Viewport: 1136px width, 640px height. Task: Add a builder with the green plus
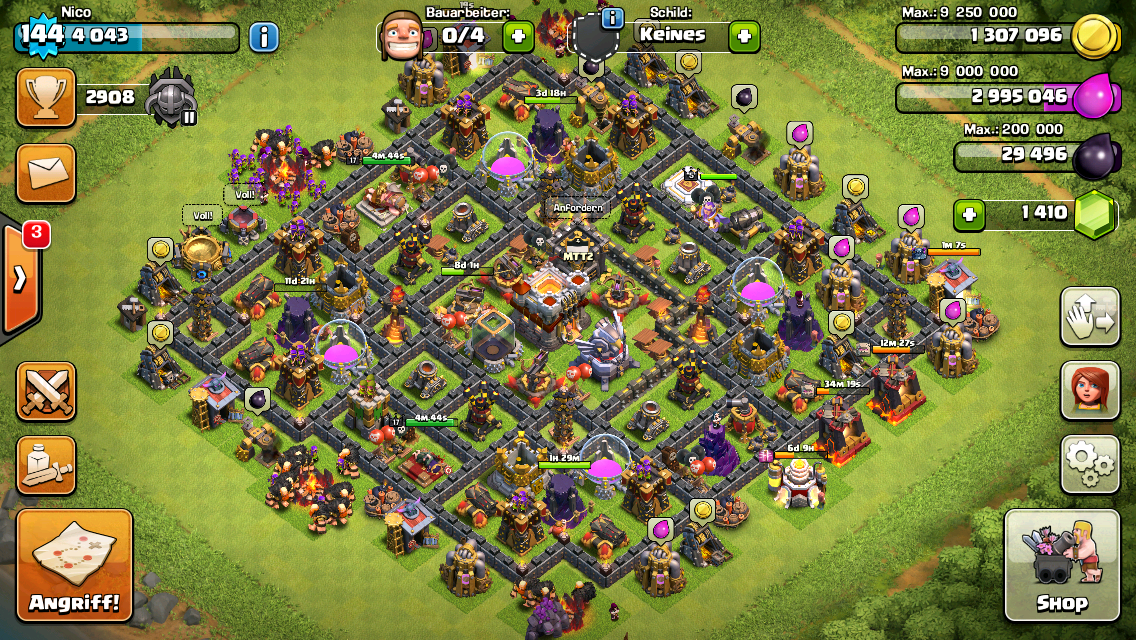[518, 37]
